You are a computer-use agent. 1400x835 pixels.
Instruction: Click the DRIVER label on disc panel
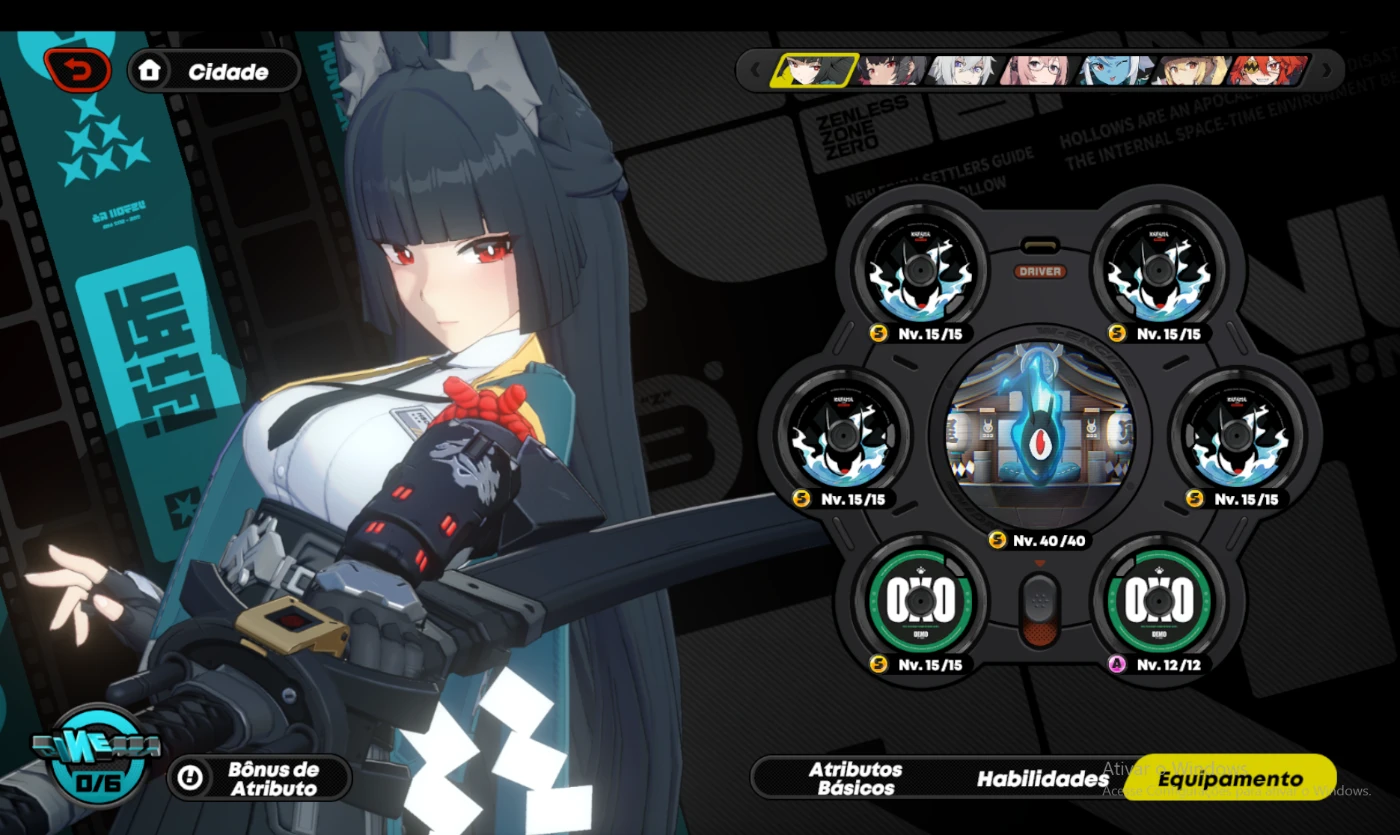(x=1040, y=271)
